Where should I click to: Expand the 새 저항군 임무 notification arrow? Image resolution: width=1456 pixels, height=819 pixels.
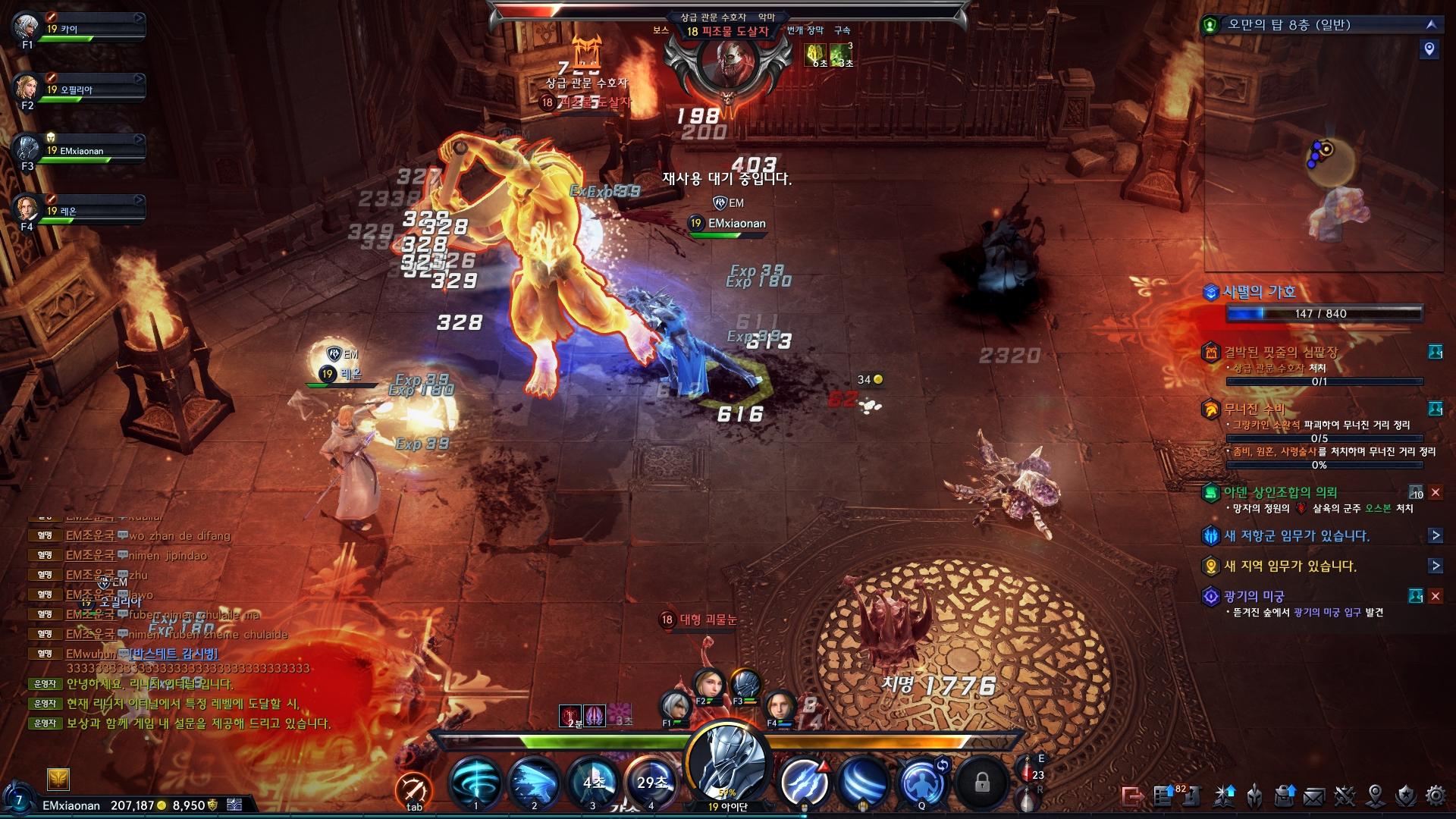click(1435, 535)
